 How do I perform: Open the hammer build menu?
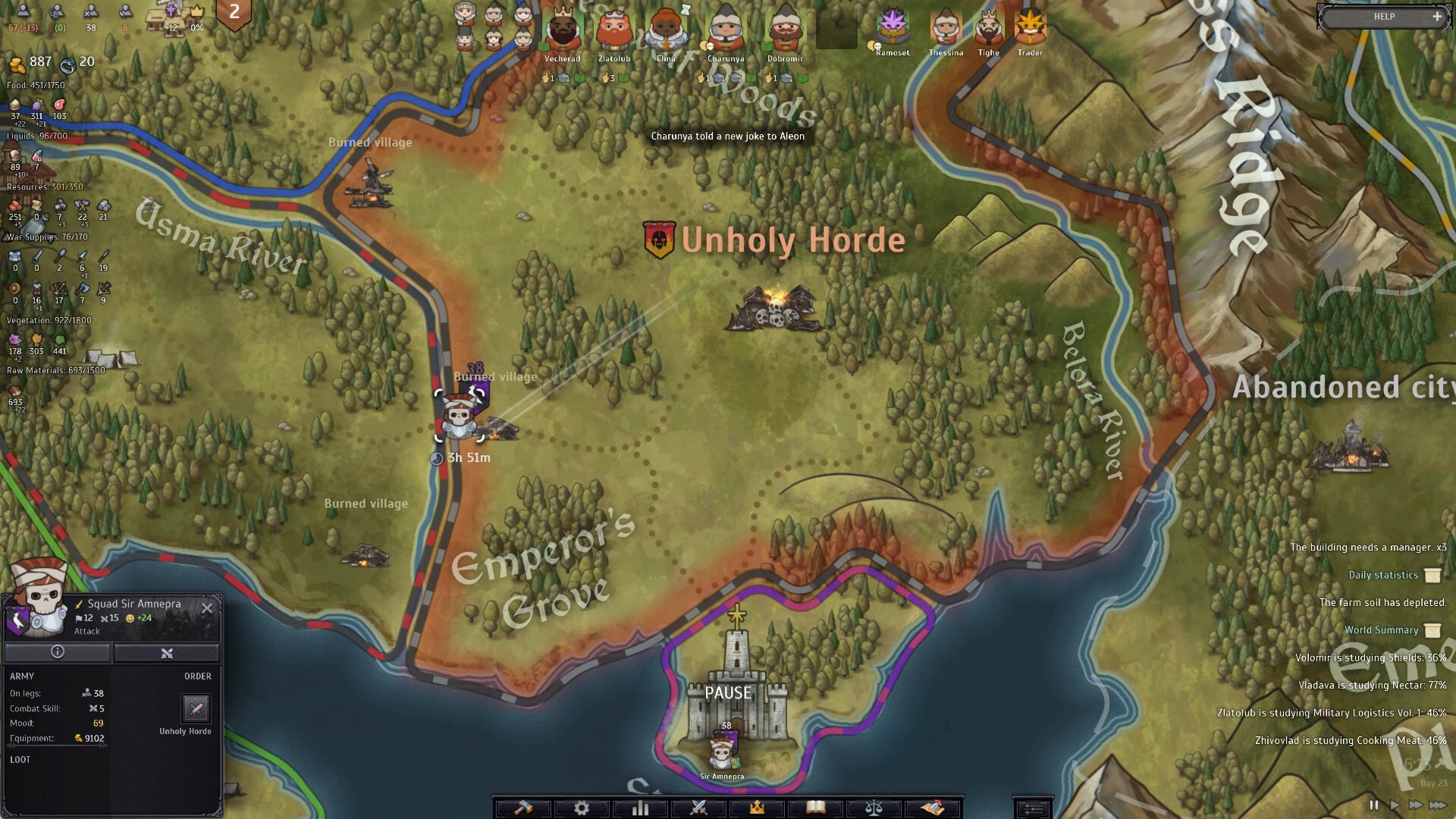[x=523, y=808]
